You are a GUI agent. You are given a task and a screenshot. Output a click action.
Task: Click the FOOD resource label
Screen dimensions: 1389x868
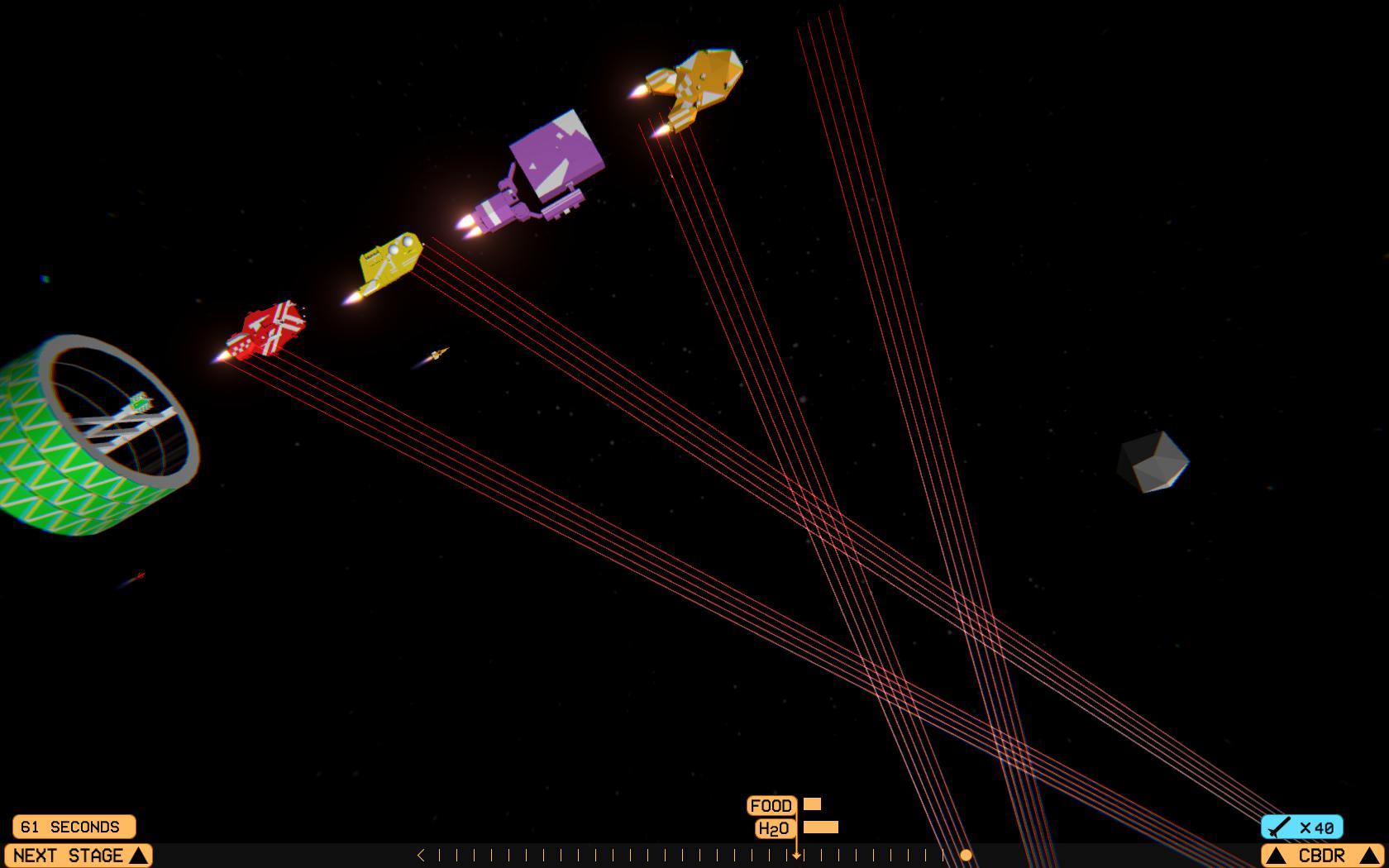tap(772, 804)
